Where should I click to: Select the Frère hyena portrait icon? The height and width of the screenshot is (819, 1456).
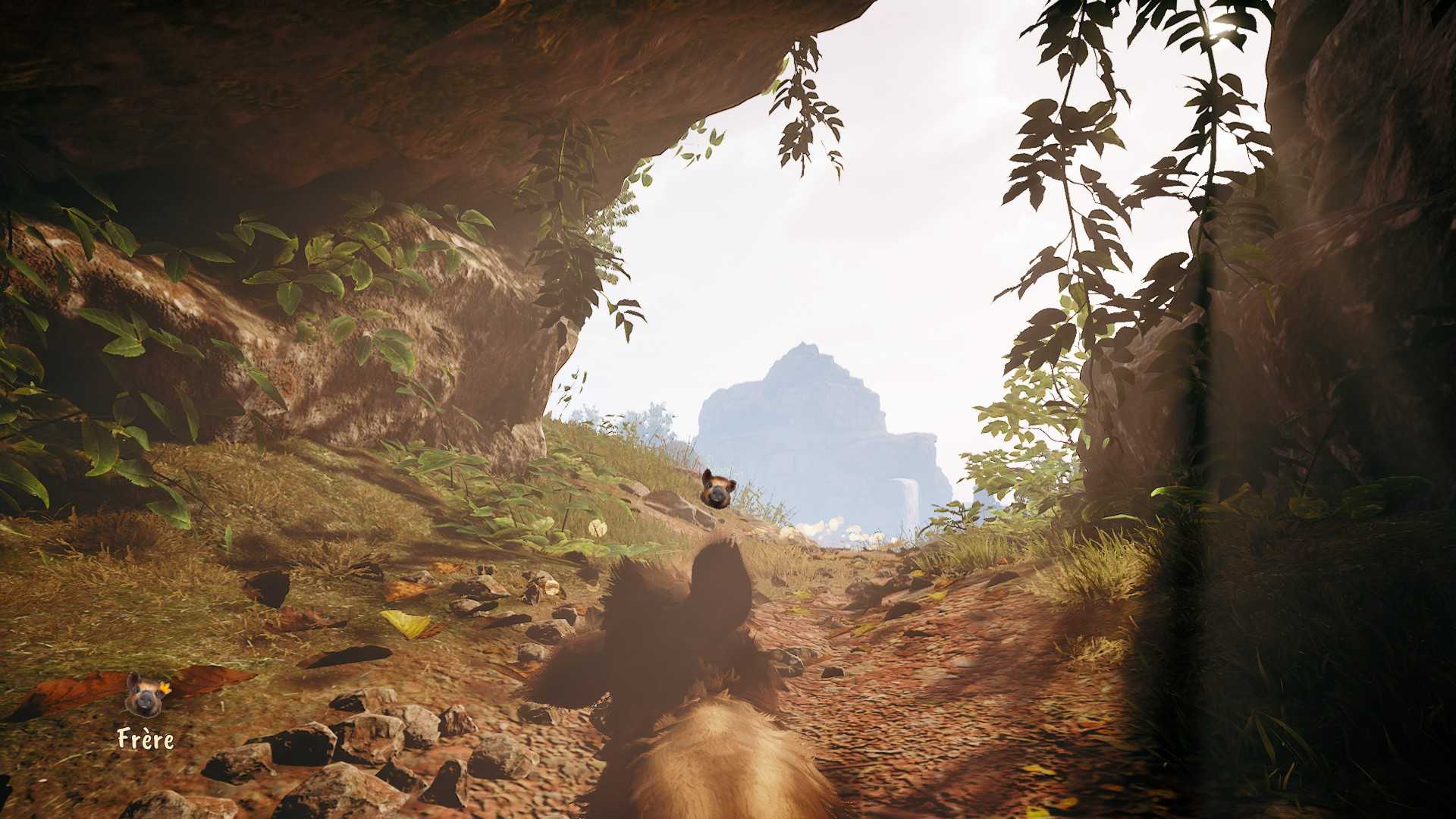pos(143,695)
